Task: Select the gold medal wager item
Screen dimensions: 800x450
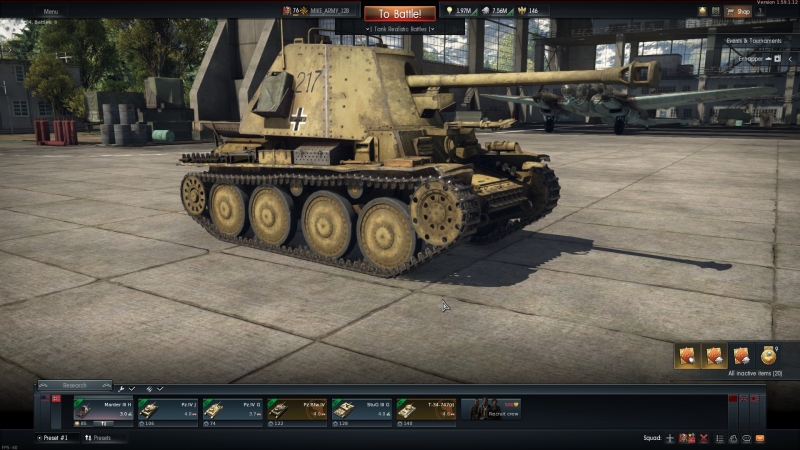Action: pos(768,355)
